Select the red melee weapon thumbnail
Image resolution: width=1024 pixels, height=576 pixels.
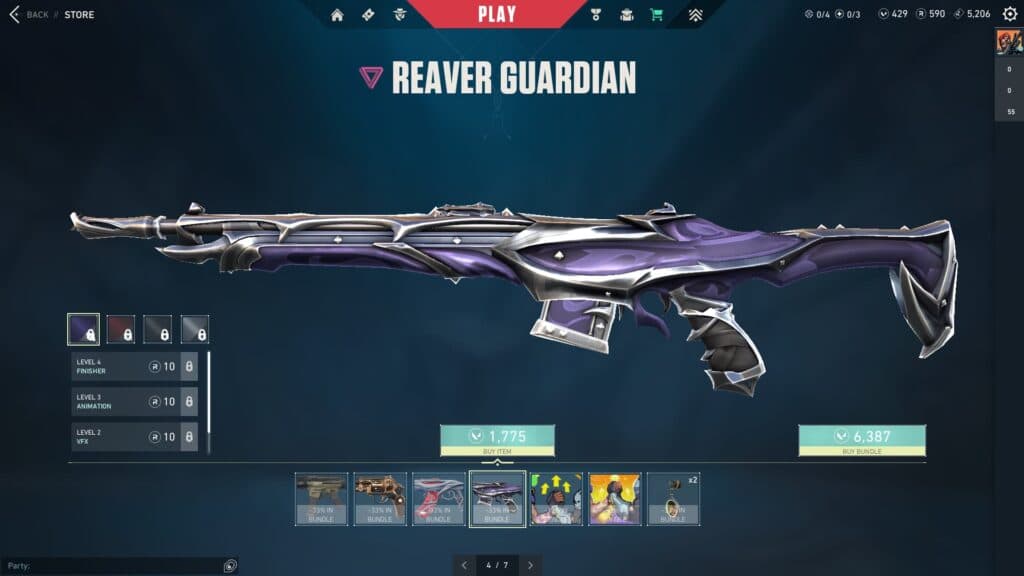(438, 498)
